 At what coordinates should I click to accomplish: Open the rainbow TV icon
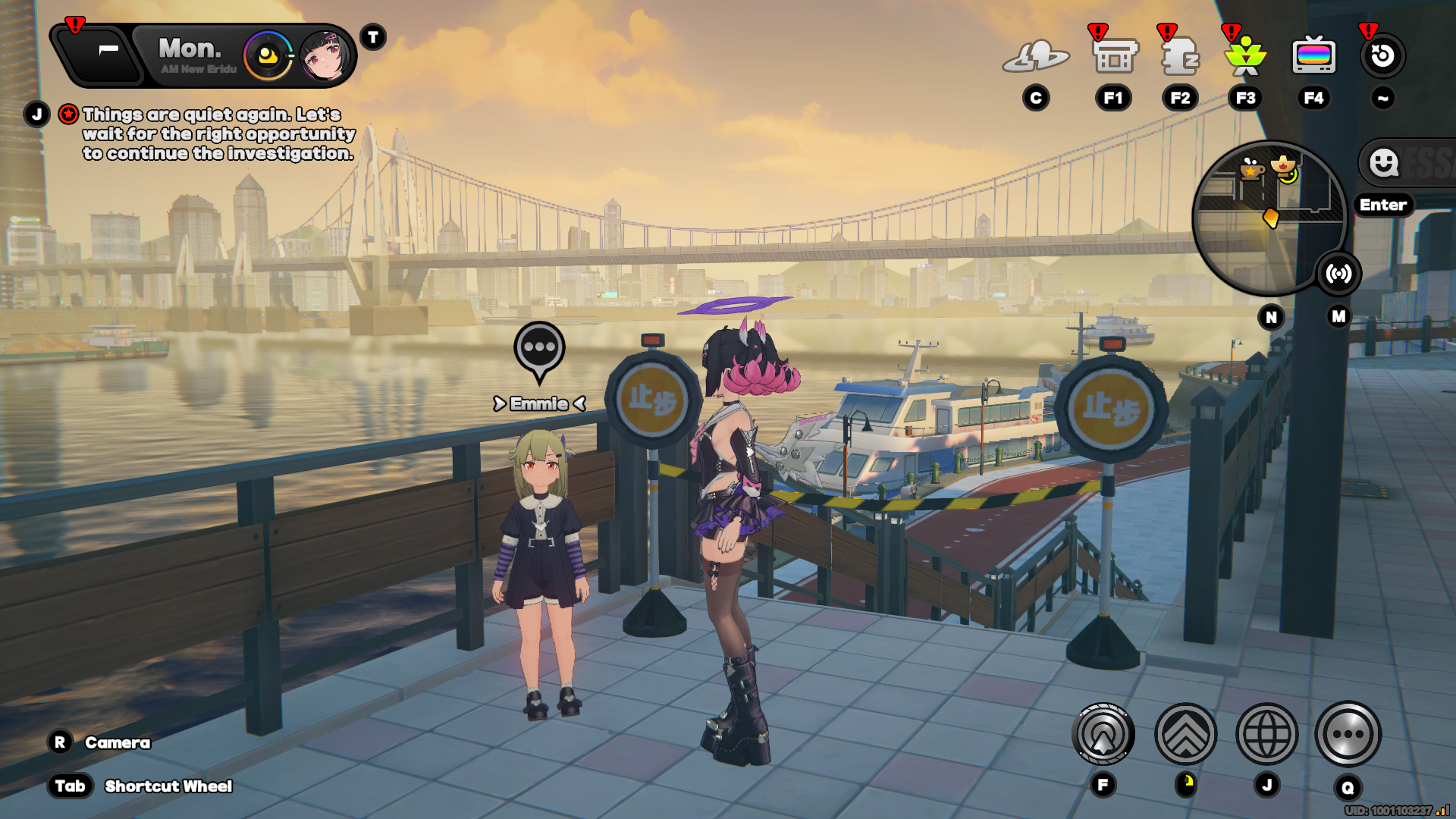(x=1313, y=57)
